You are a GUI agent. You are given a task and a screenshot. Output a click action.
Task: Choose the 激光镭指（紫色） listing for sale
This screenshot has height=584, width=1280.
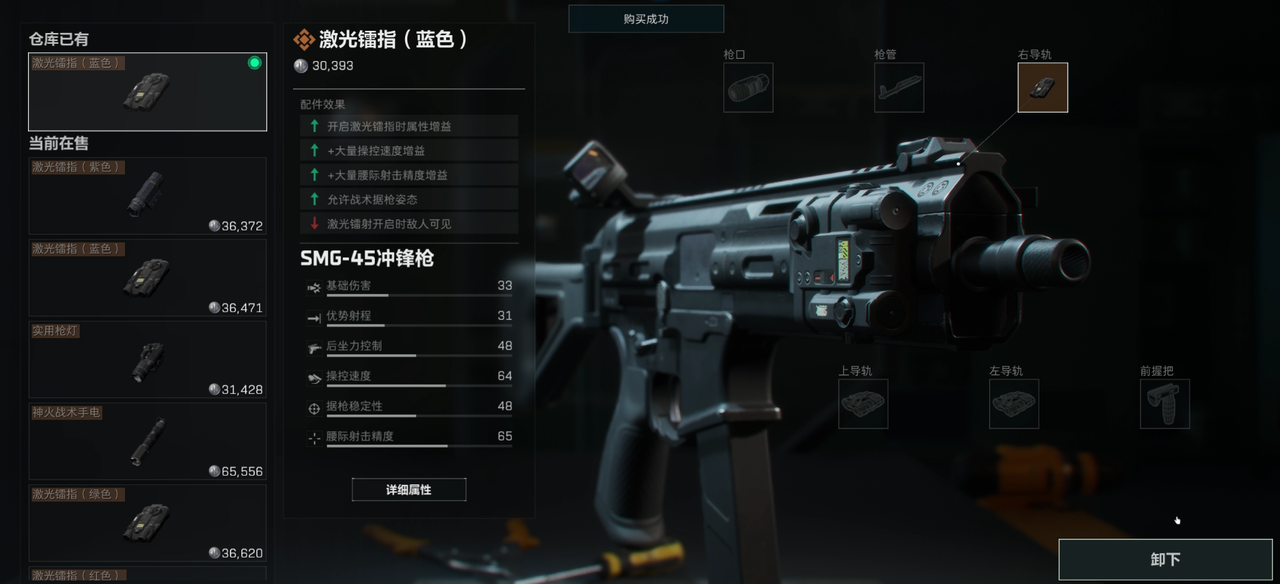tap(147, 196)
